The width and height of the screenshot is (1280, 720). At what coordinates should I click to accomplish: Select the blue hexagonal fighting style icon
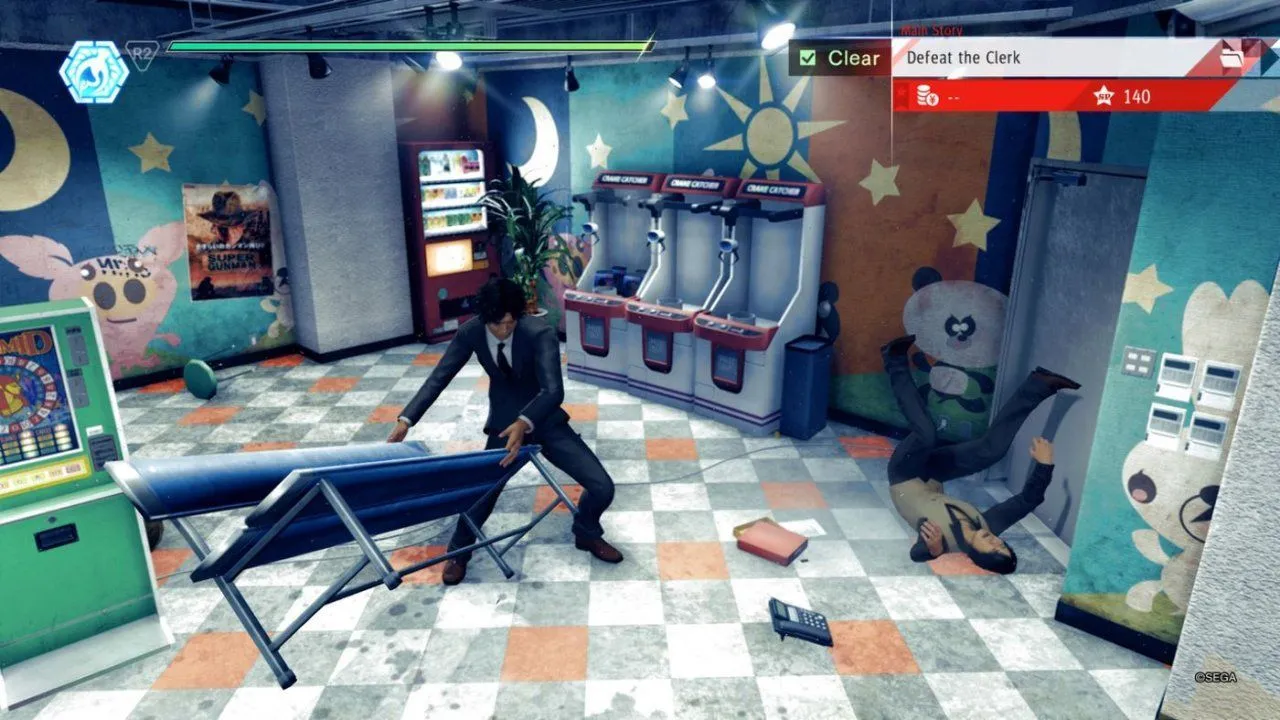93,71
